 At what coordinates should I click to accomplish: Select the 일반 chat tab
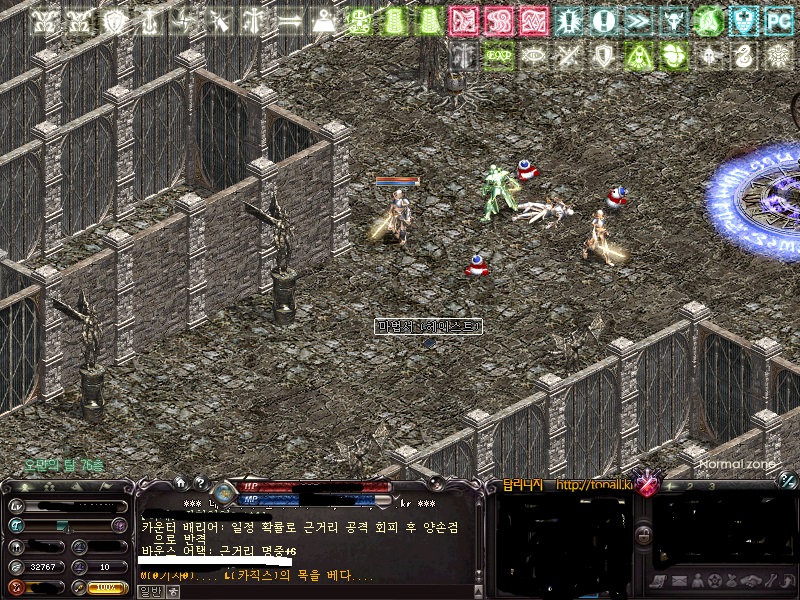(x=148, y=591)
